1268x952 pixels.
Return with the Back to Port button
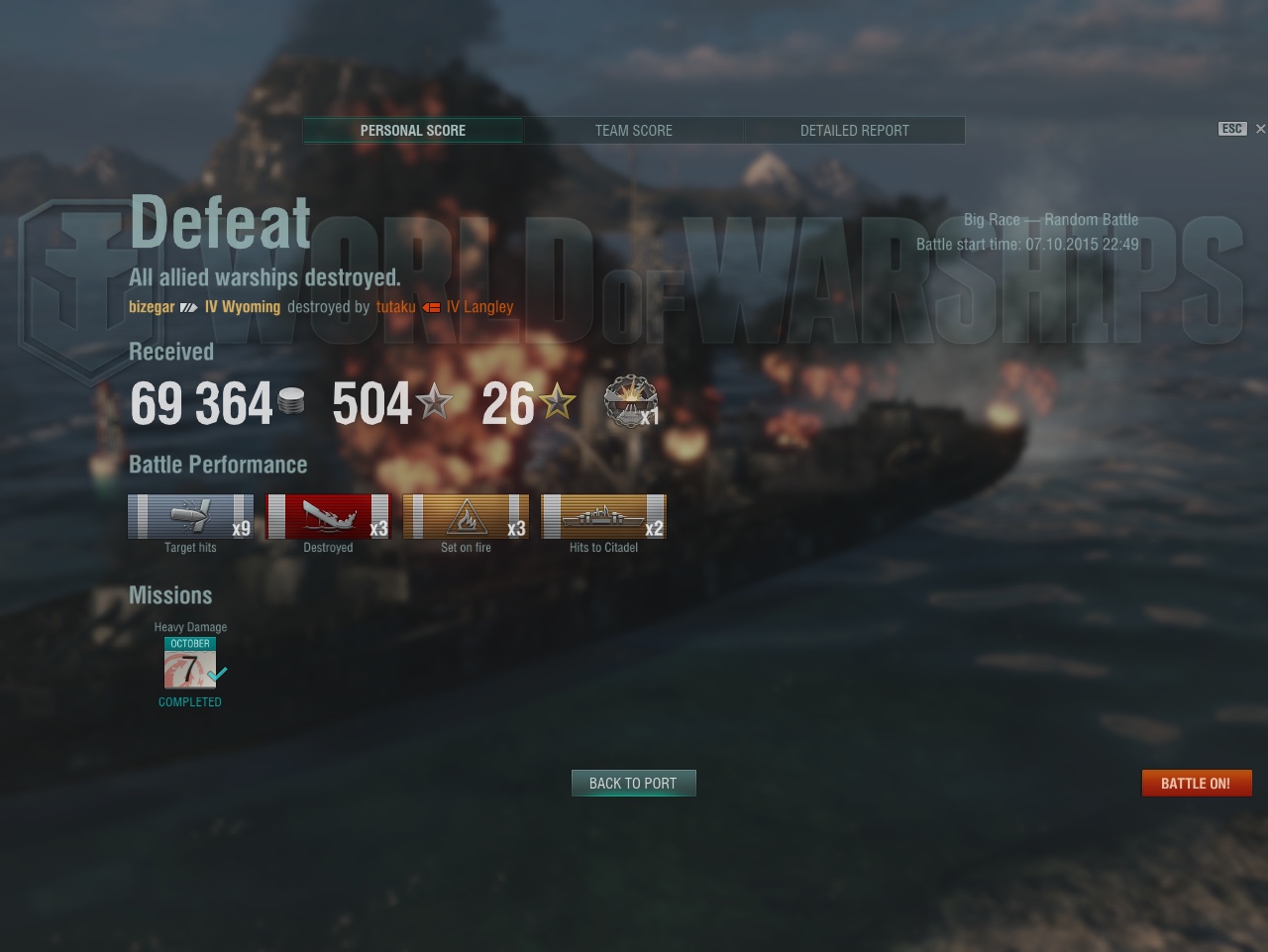point(633,784)
